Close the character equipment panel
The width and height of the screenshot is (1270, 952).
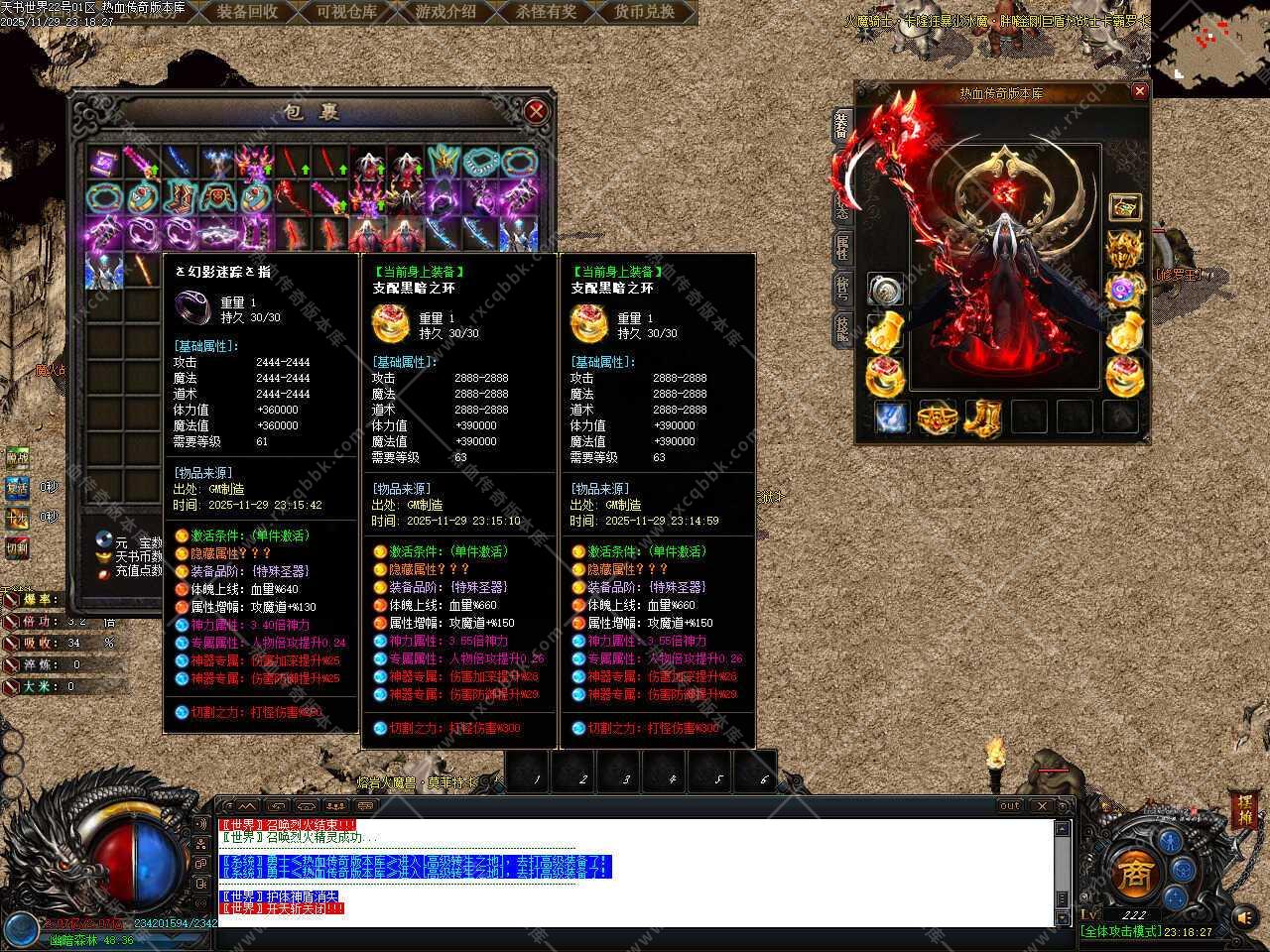click(1139, 91)
